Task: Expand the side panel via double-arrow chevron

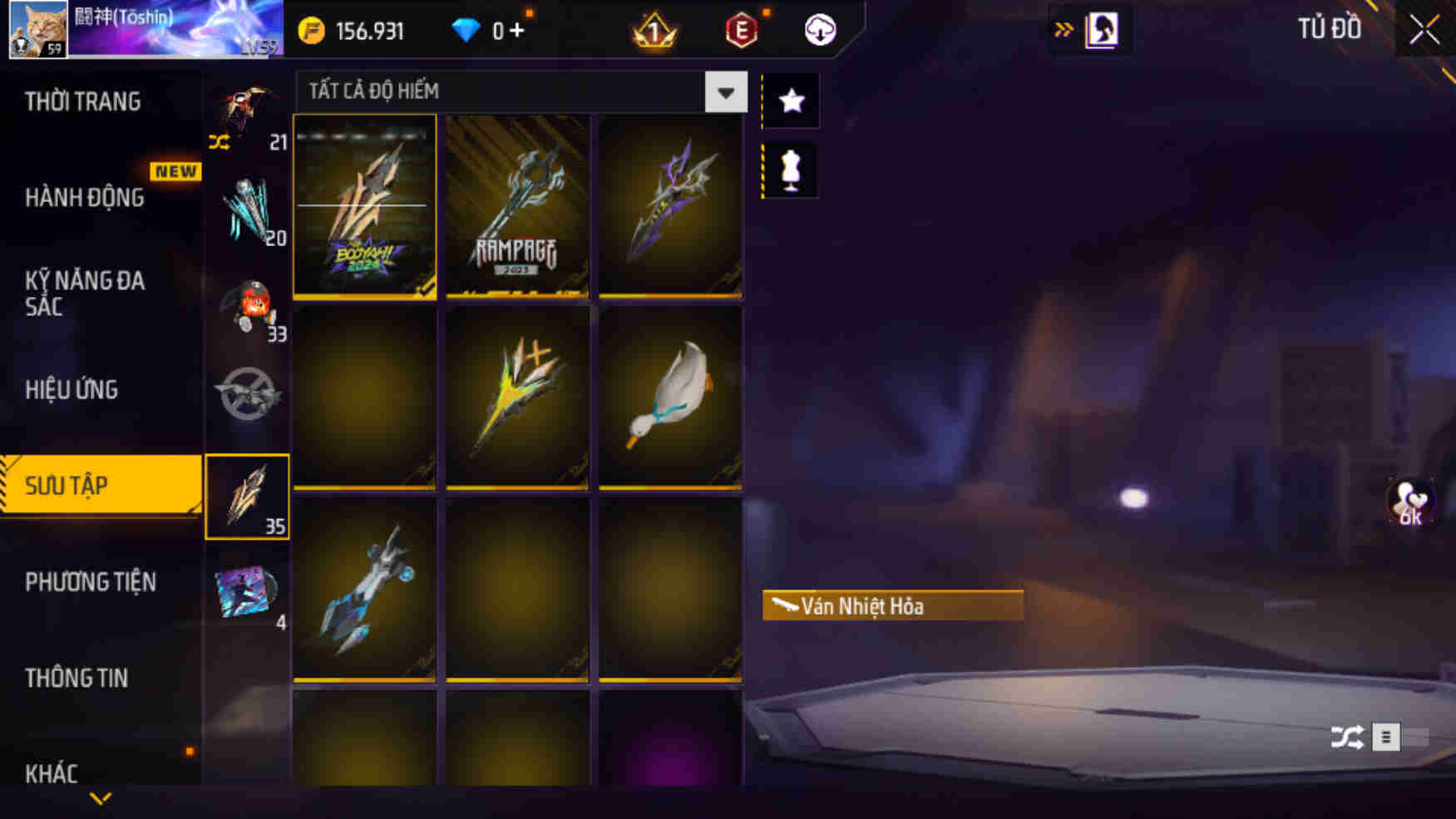Action: (x=1062, y=27)
